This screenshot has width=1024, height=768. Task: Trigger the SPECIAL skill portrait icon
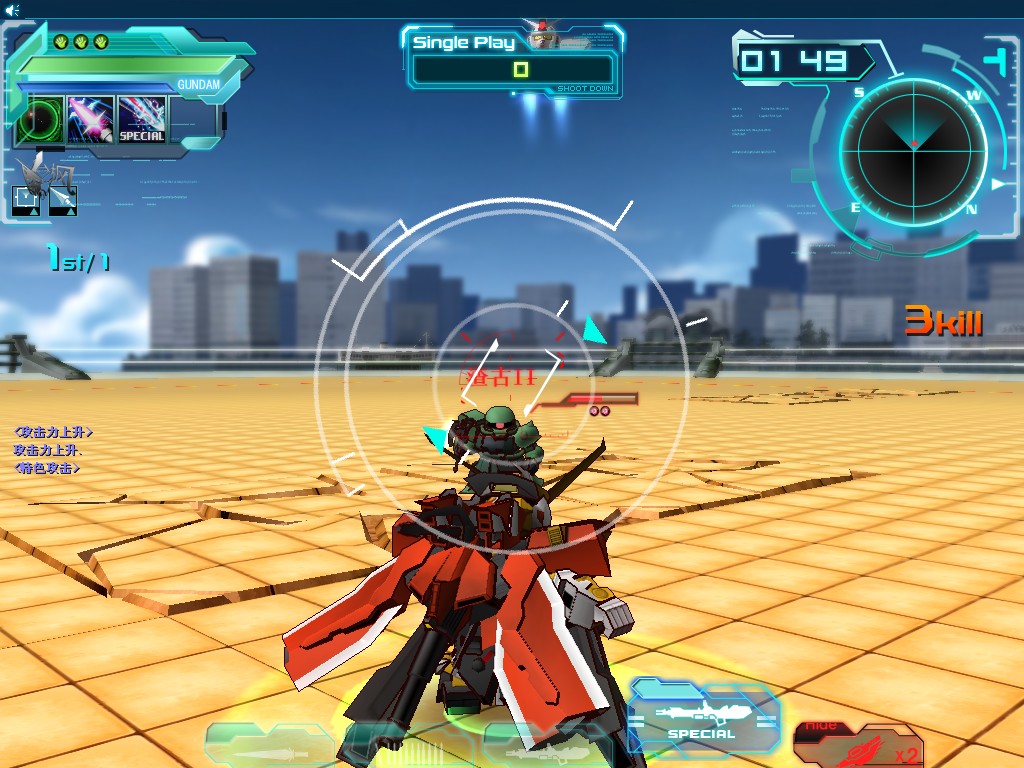(141, 120)
